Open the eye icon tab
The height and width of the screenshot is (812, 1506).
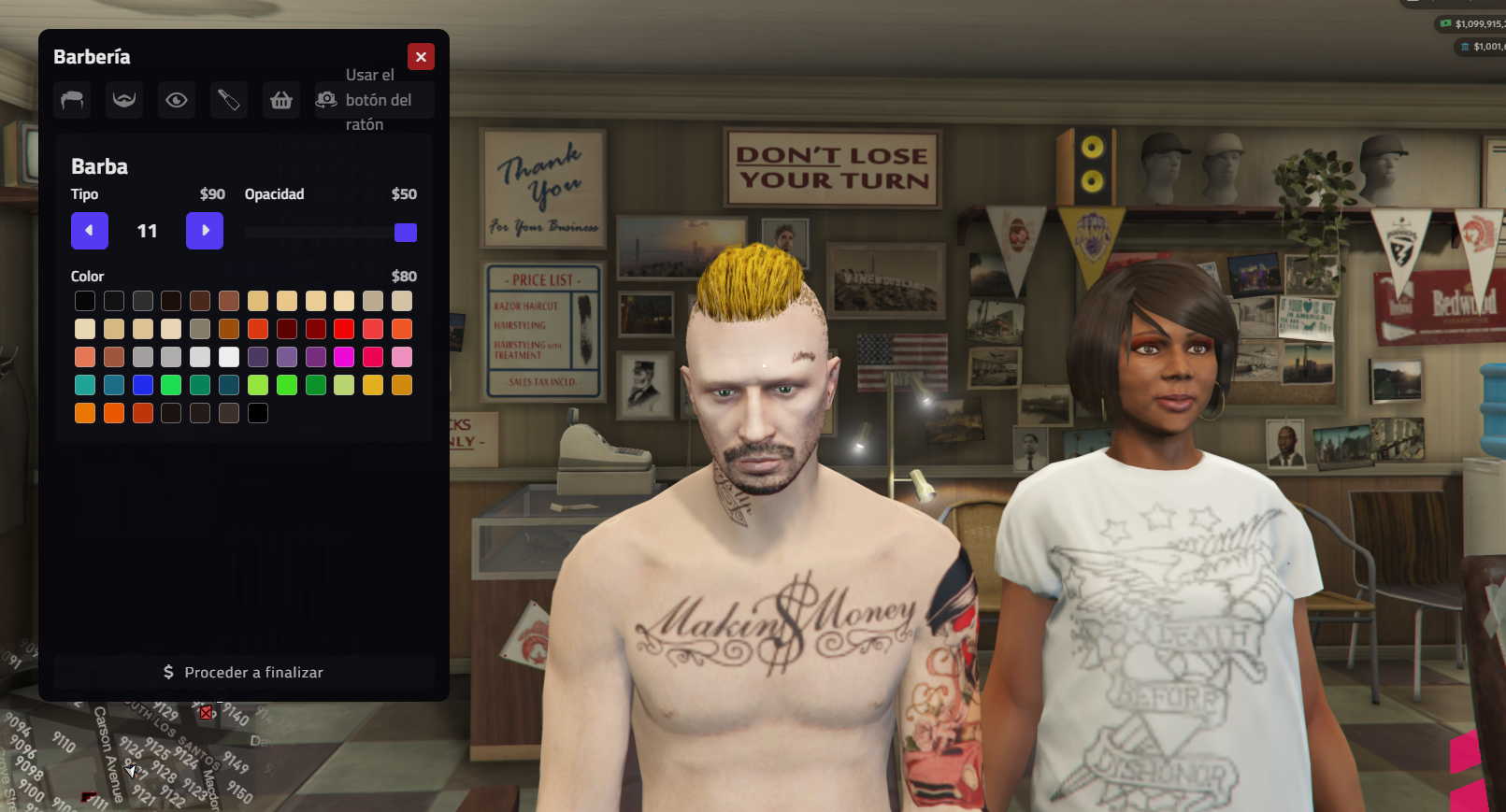point(177,100)
